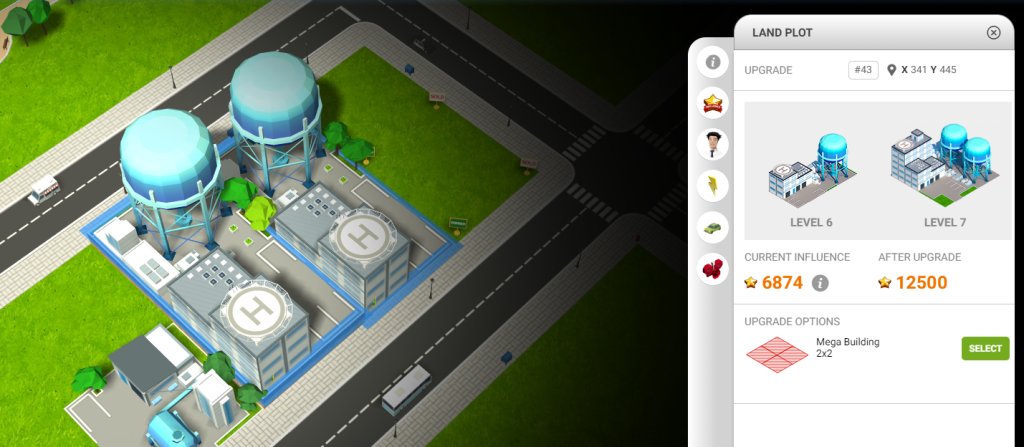Screen dimensions: 1024x447
Task: Show the current influence info tooltip
Action: pyautogui.click(x=821, y=283)
